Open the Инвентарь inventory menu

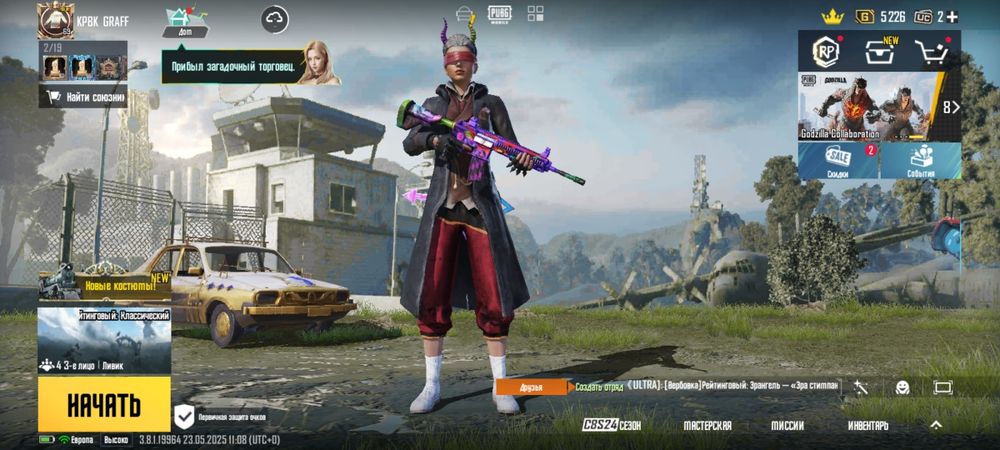coord(868,425)
